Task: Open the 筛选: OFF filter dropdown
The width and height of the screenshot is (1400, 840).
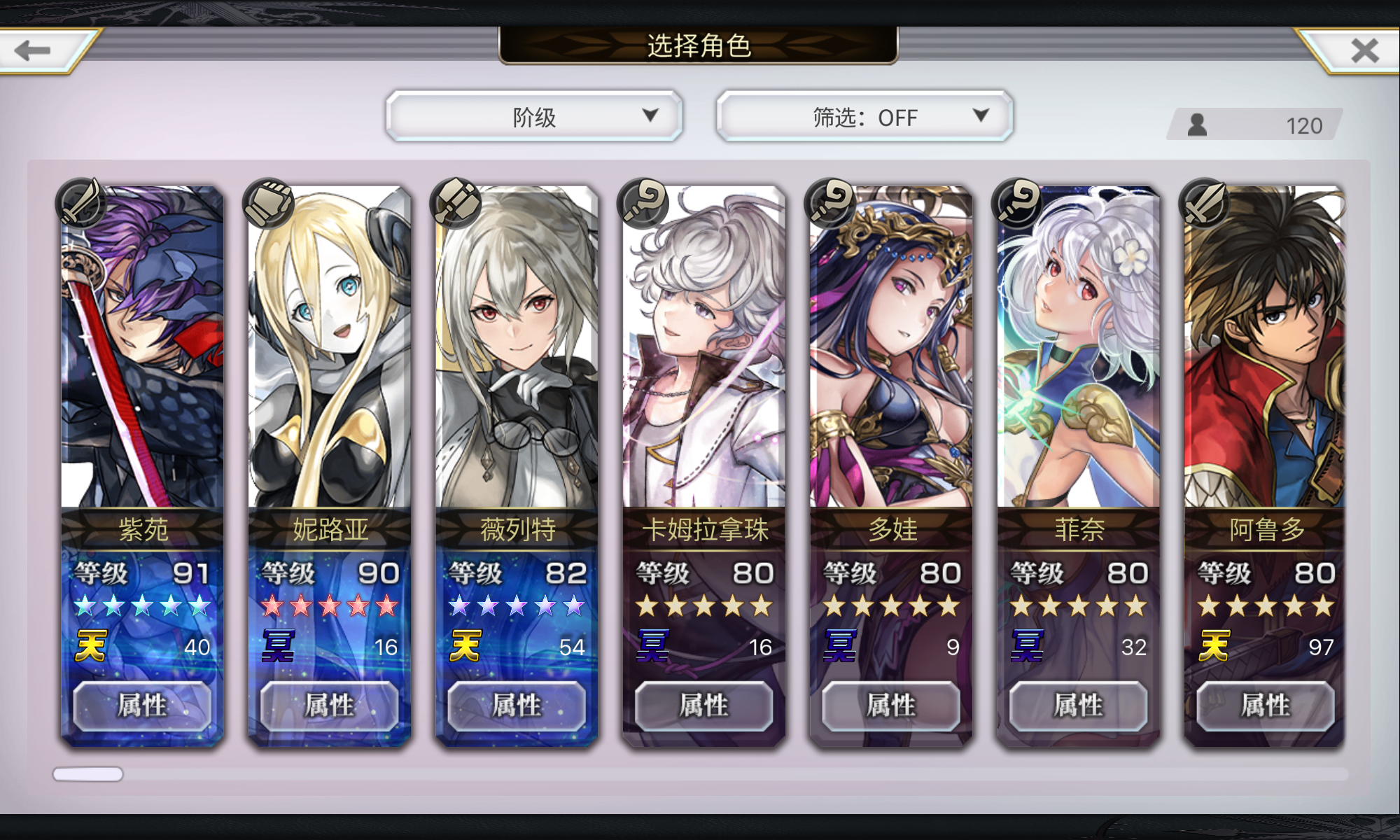Action: 863,116
